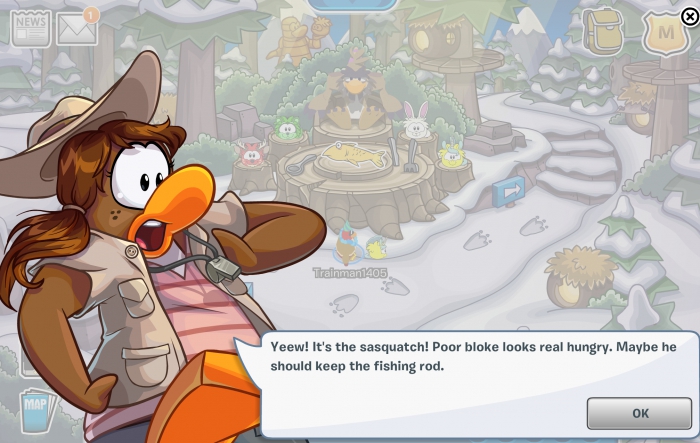Screen dimensions: 700x443
Task: Open the News newspaper icon
Action: click(30, 30)
